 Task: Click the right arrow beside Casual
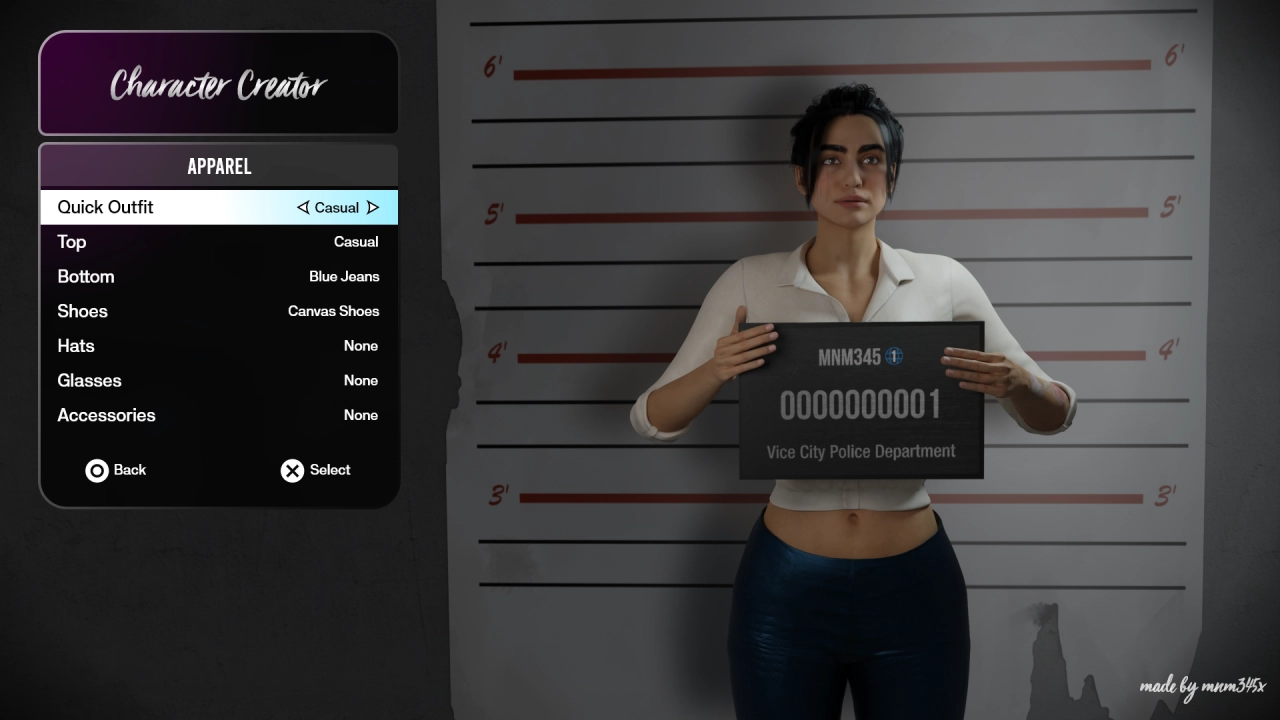(x=373, y=208)
